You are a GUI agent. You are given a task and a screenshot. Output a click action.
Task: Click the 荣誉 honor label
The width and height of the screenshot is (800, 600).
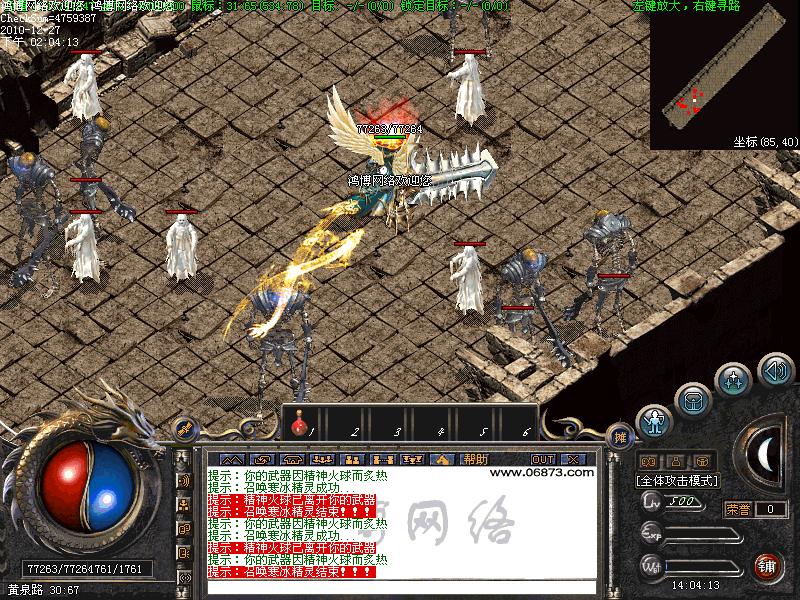pyautogui.click(x=737, y=509)
